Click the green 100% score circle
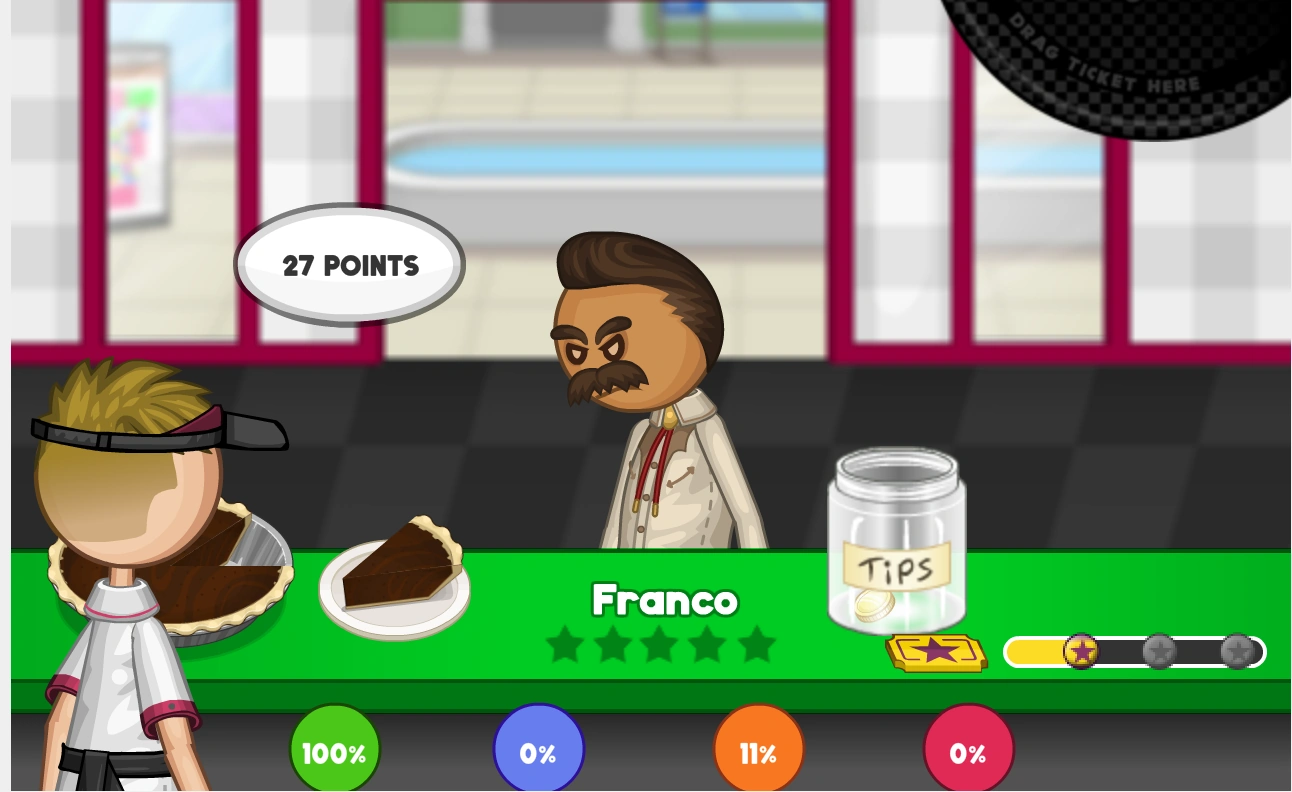The image size is (1292, 792). [x=334, y=749]
